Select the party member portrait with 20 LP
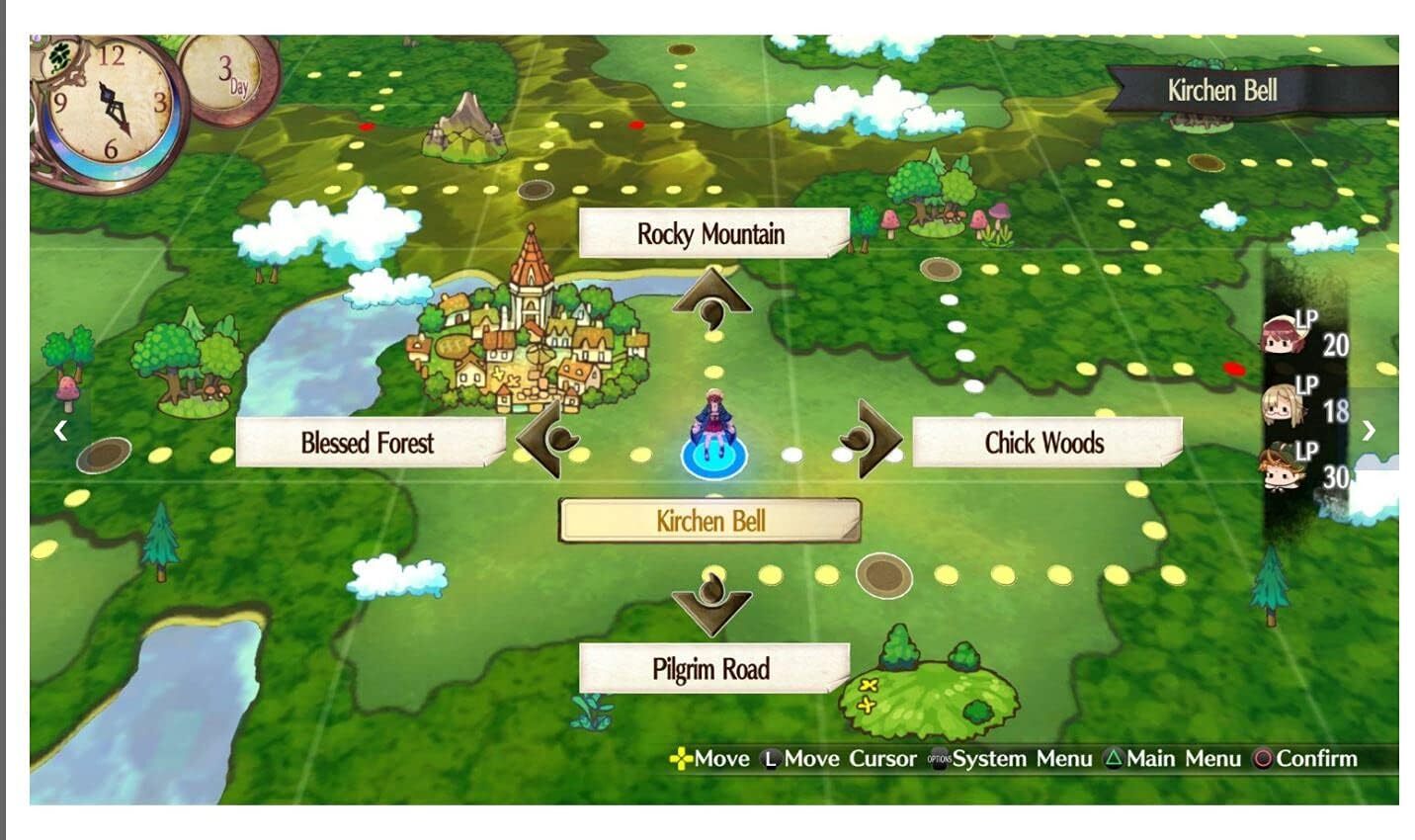Image resolution: width=1415 pixels, height=840 pixels. [1286, 336]
